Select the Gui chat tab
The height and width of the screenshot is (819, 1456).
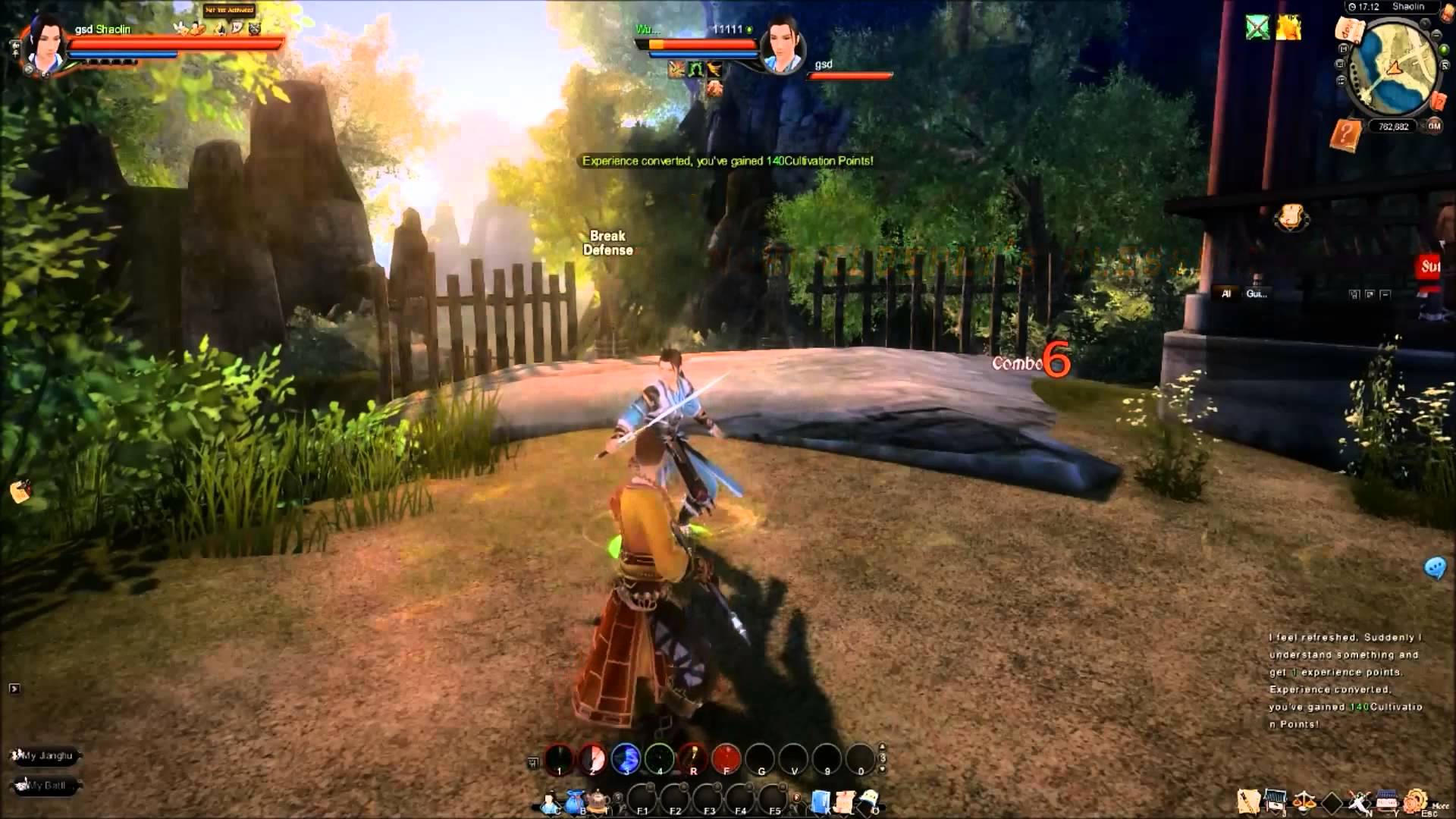point(1257,294)
